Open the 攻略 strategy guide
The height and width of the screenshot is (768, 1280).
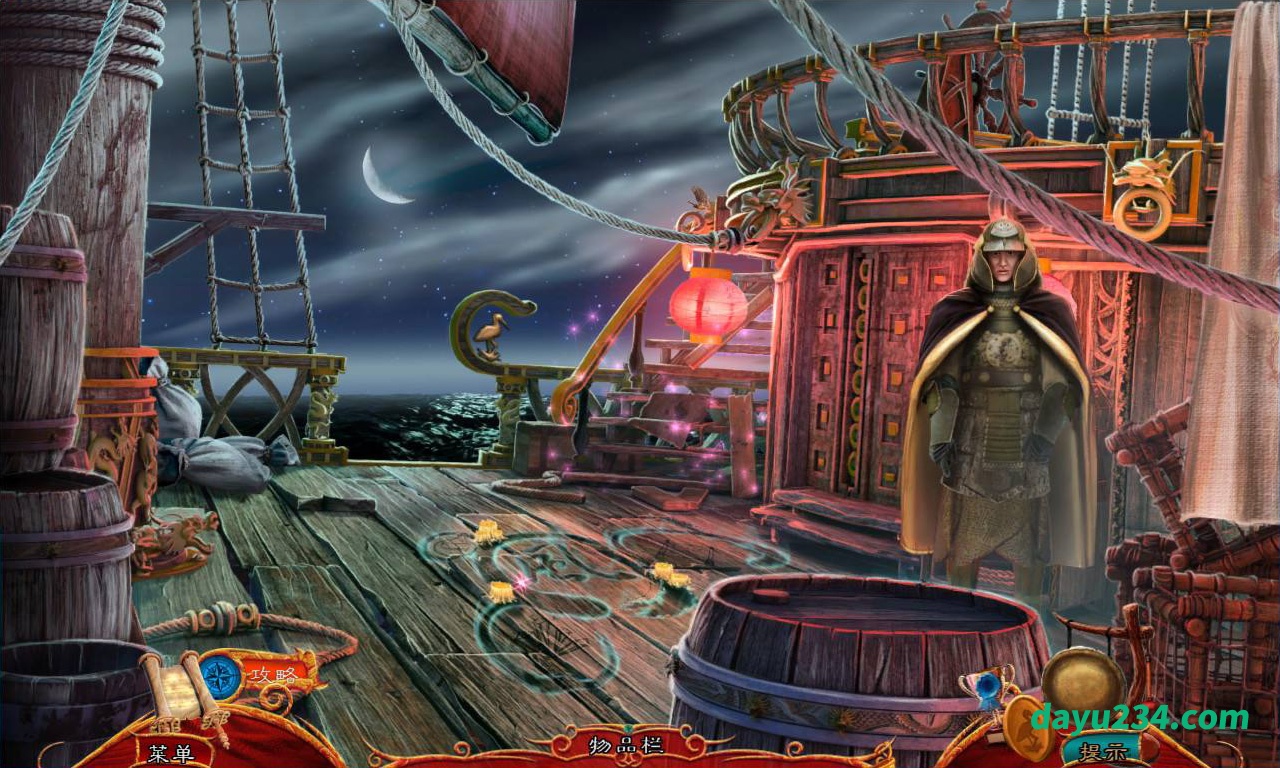[272, 675]
